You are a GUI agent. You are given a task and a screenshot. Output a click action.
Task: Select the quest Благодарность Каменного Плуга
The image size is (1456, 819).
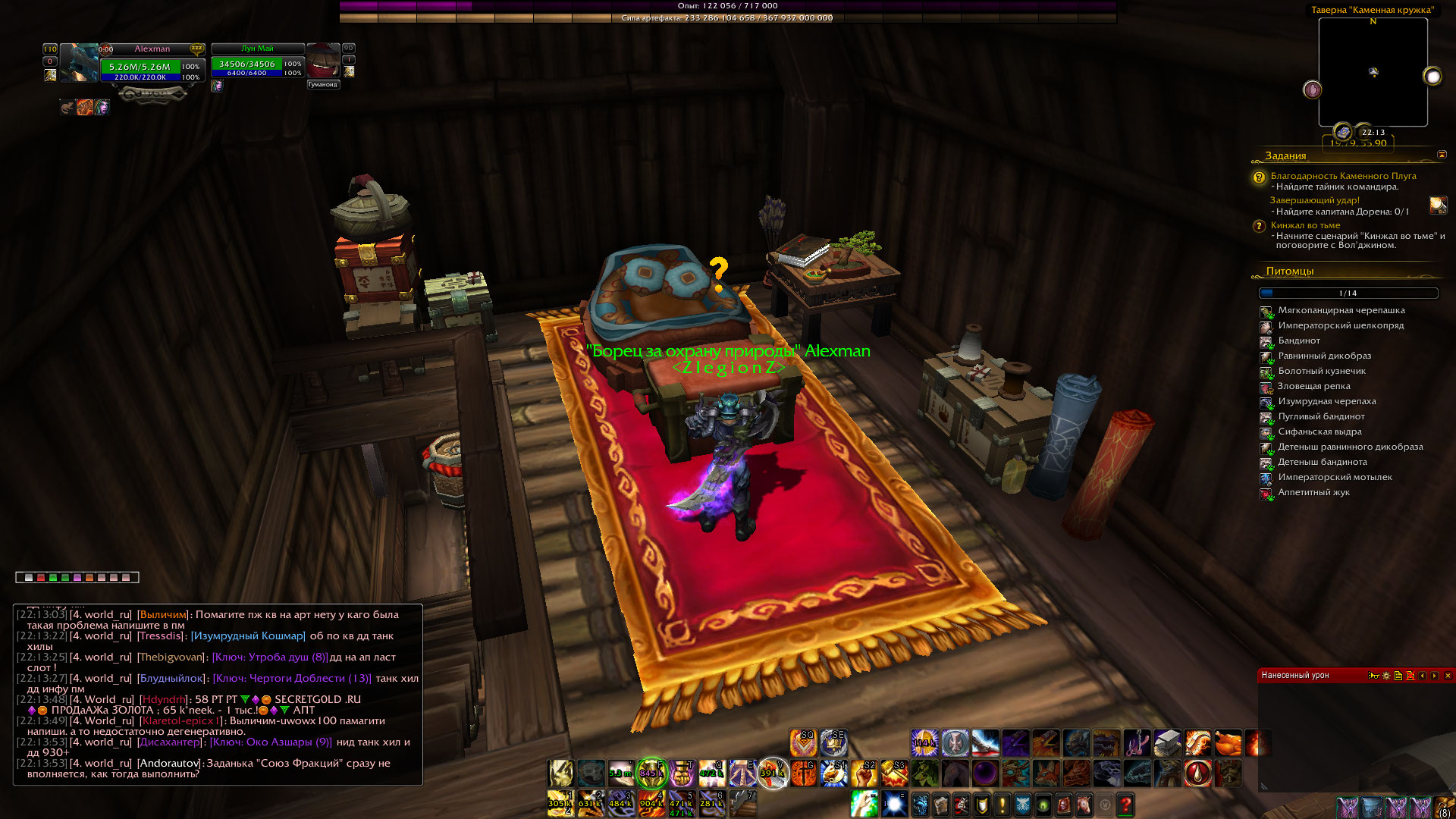[x=1343, y=176]
